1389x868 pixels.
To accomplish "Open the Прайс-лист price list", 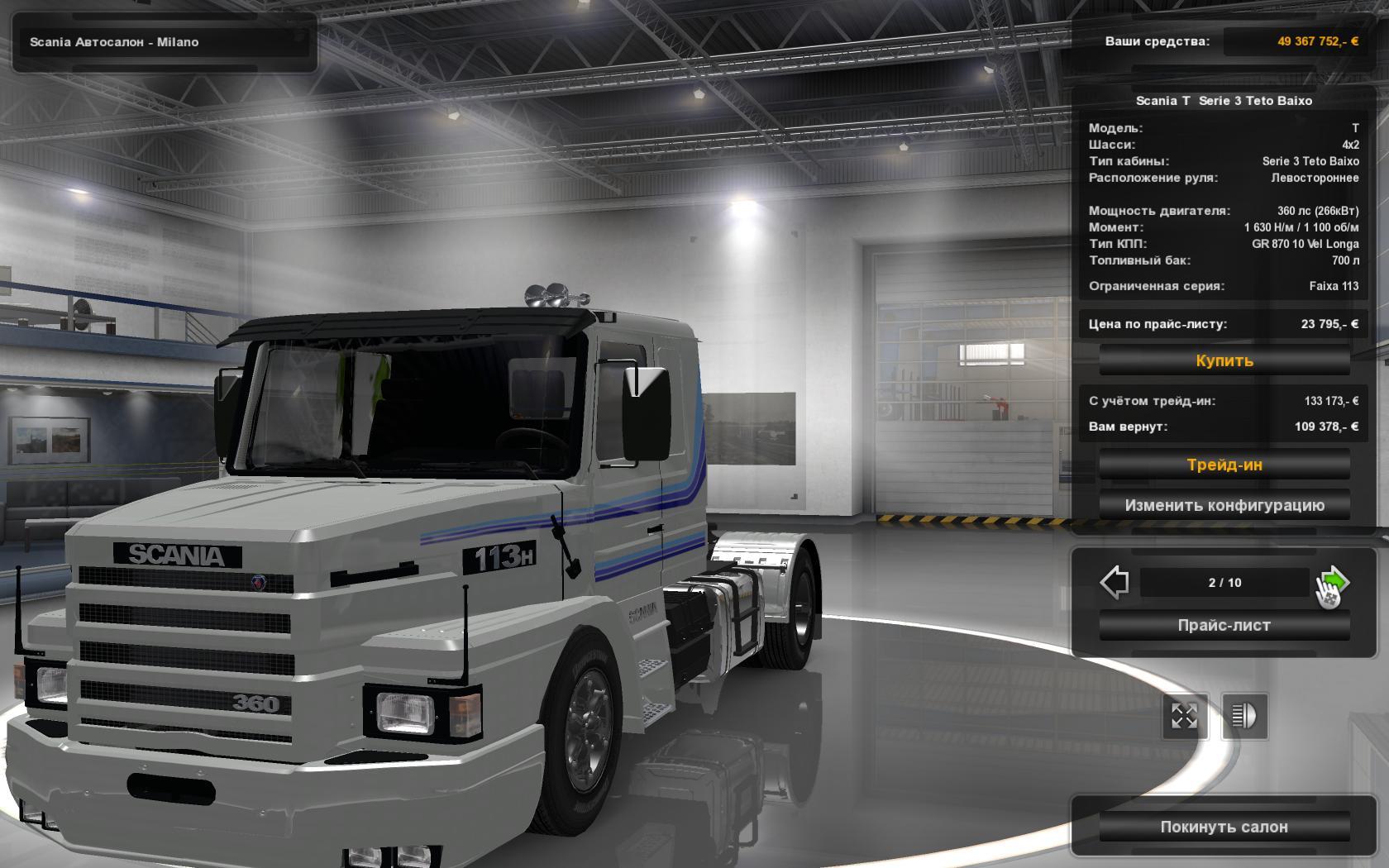I will 1224,626.
